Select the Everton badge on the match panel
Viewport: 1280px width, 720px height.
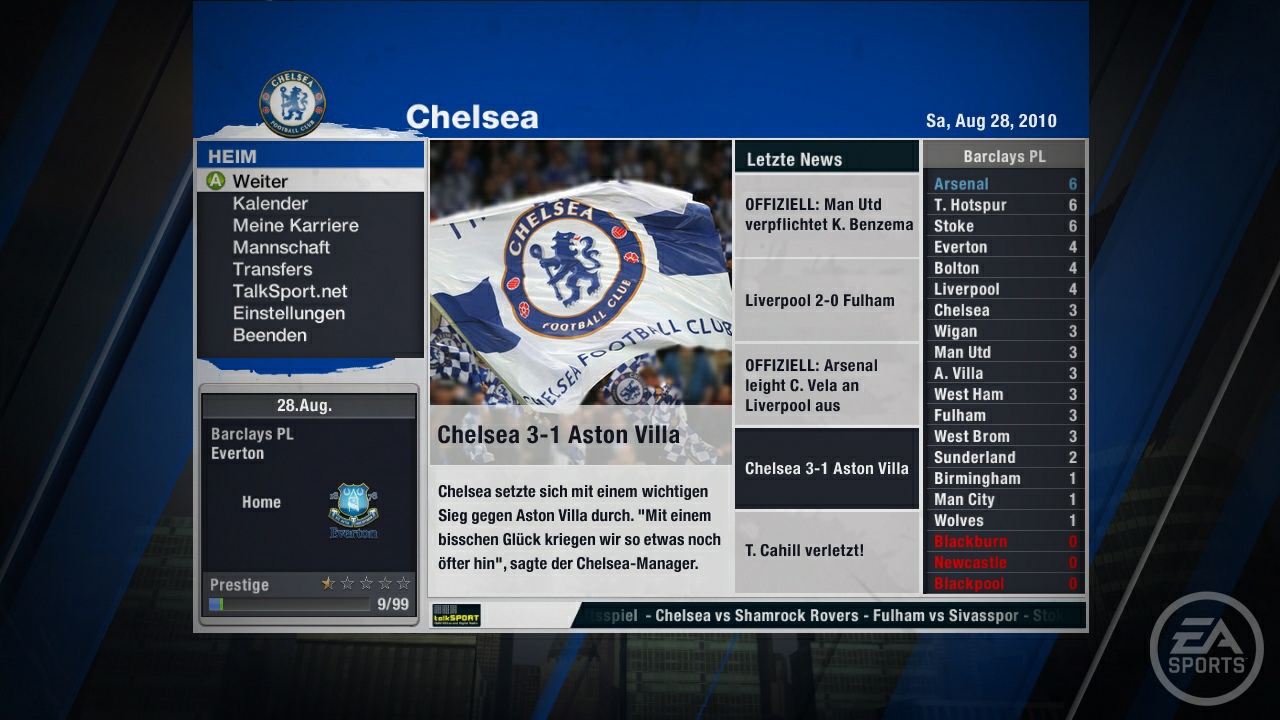pos(352,508)
